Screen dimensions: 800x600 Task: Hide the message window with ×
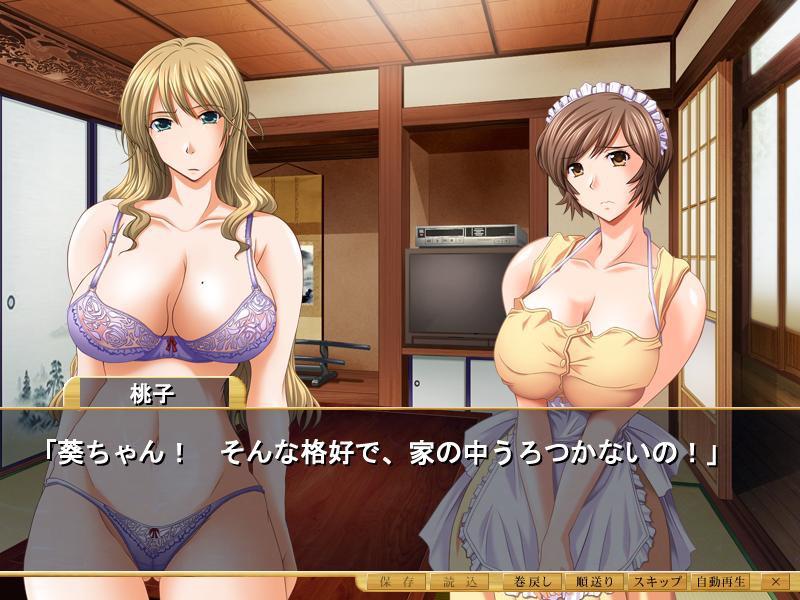(x=774, y=581)
